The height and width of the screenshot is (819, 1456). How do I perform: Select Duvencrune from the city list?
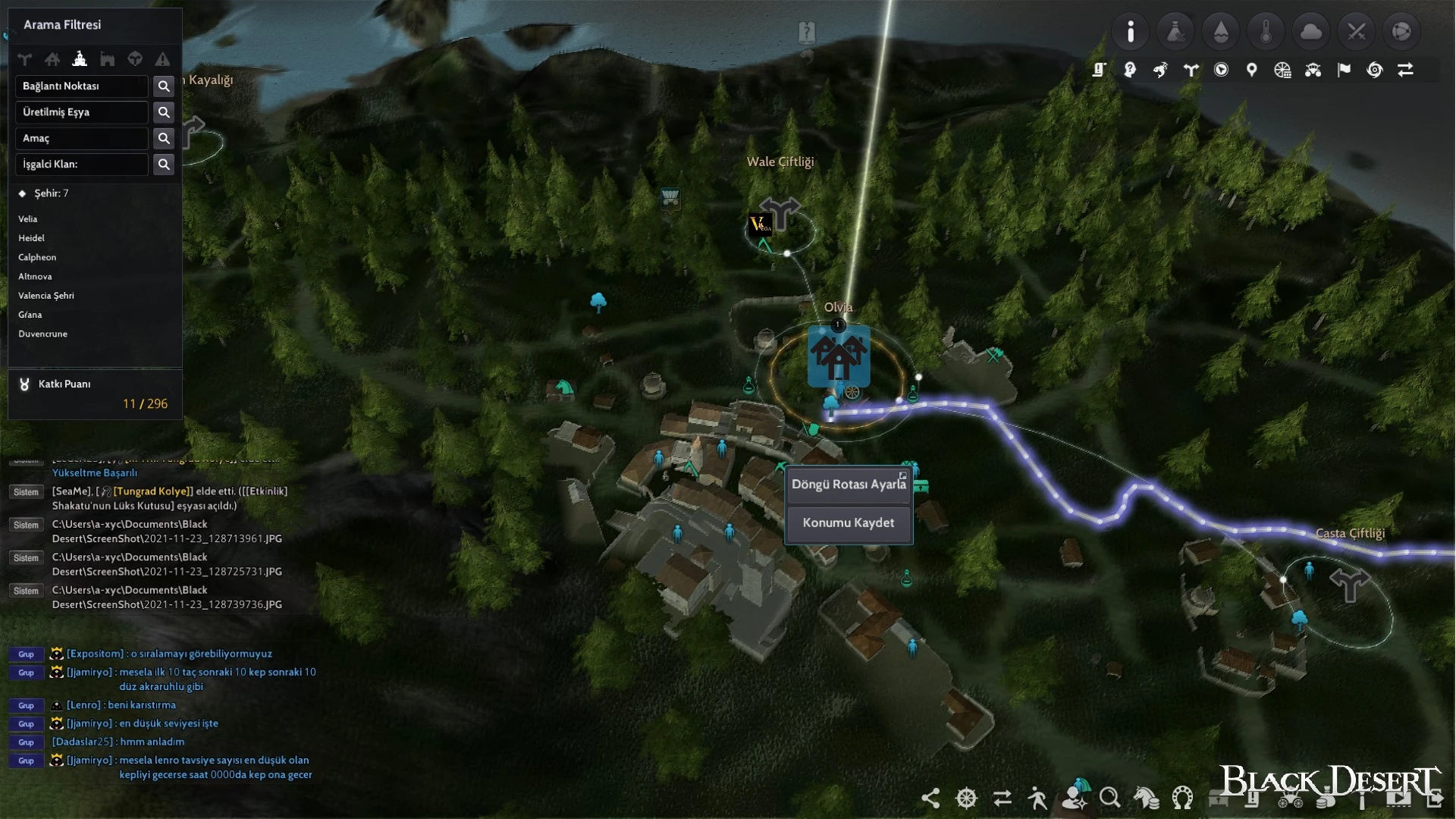(43, 334)
